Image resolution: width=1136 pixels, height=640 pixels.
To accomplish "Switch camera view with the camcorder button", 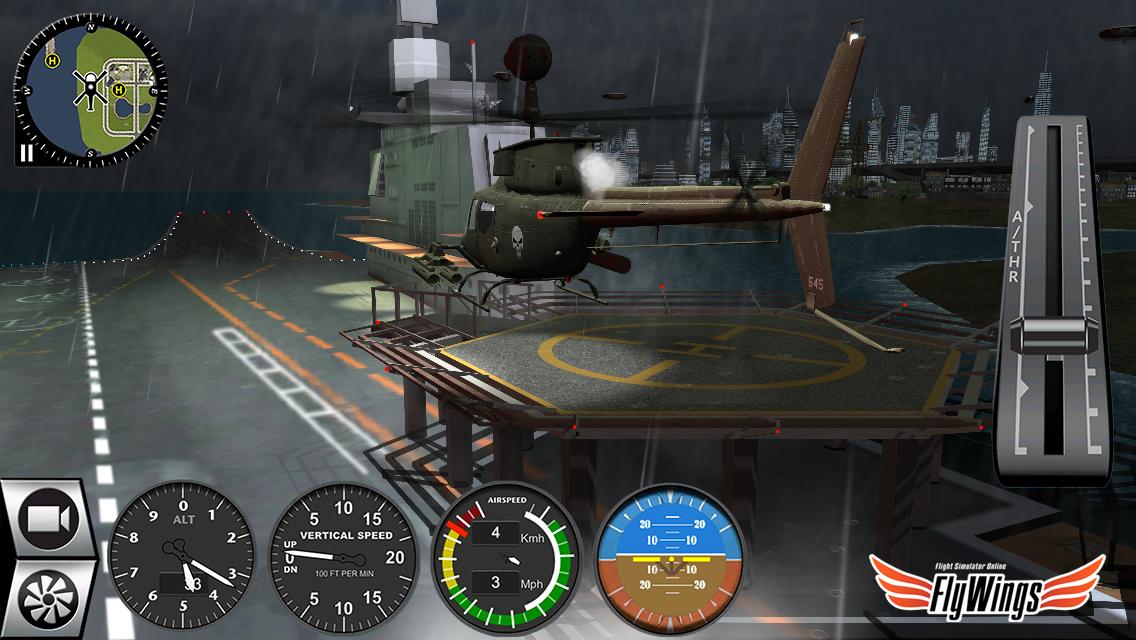I will (52, 520).
